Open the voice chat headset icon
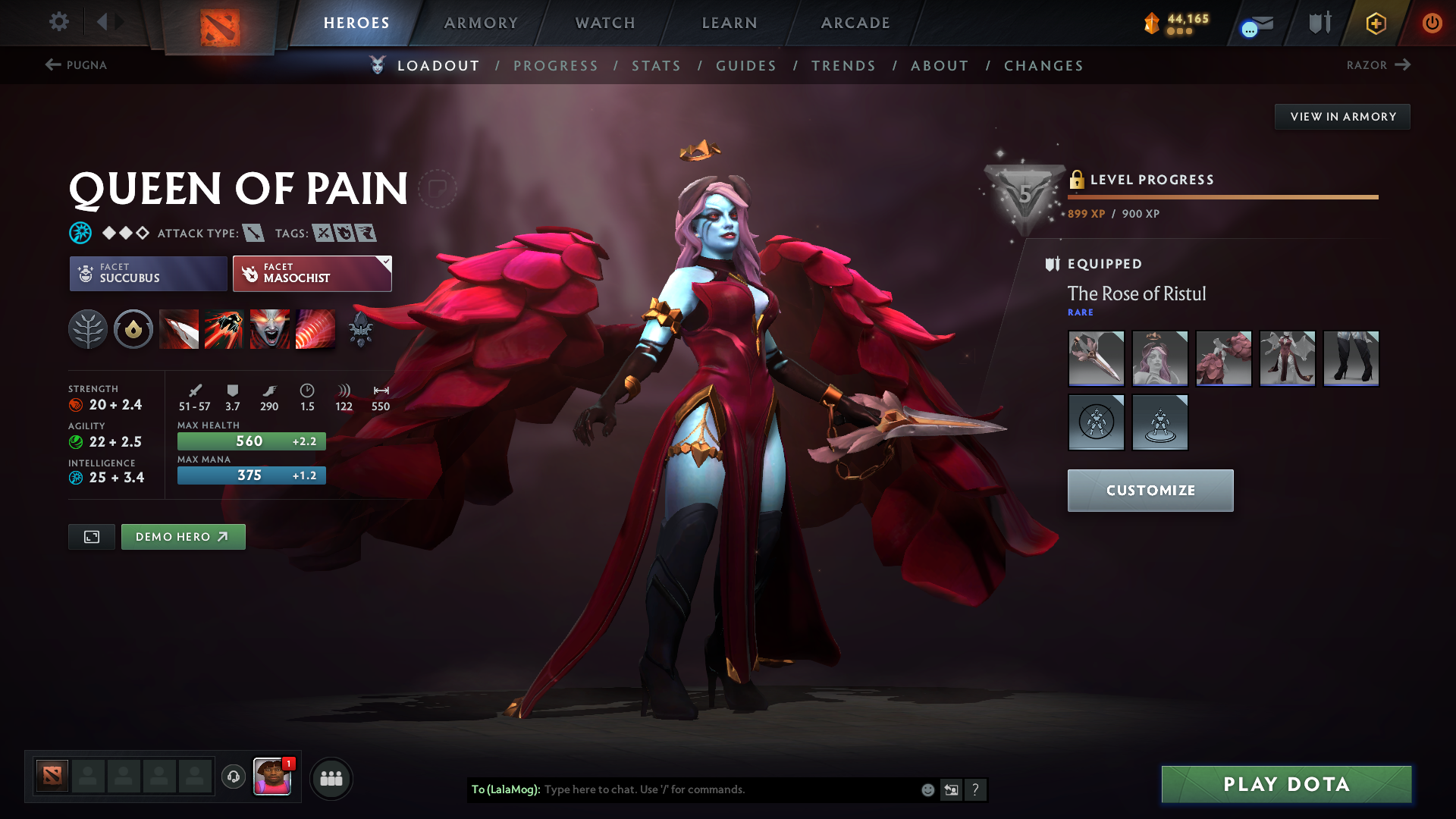 (233, 777)
